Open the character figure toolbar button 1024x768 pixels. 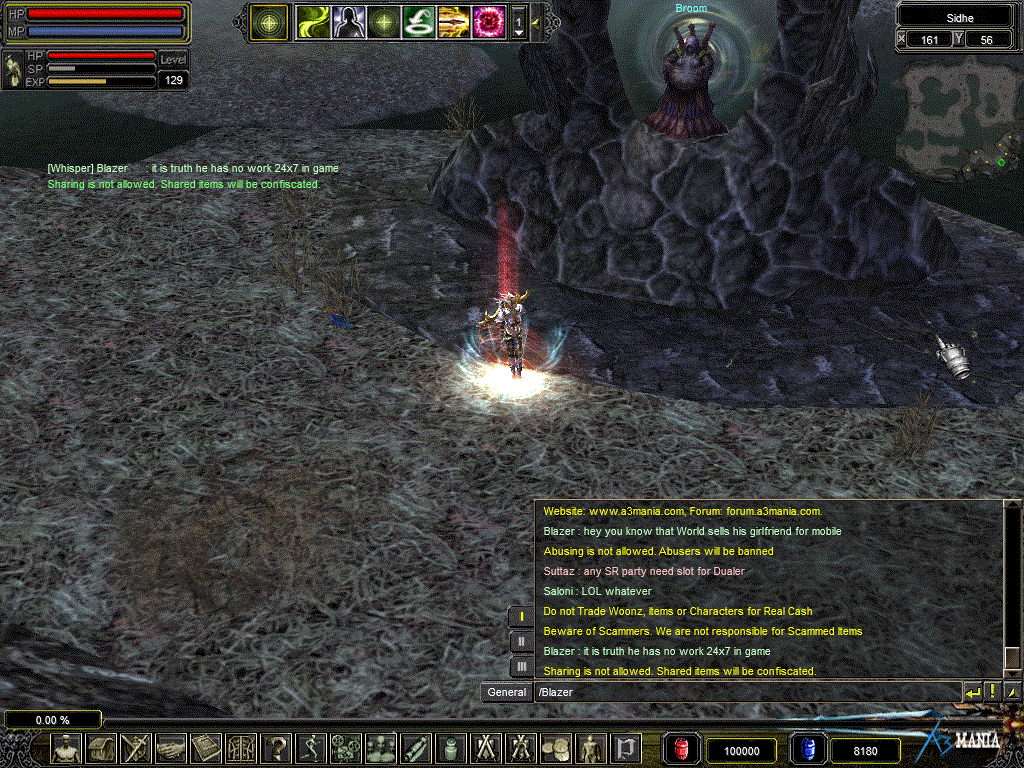pyautogui.click(x=67, y=748)
